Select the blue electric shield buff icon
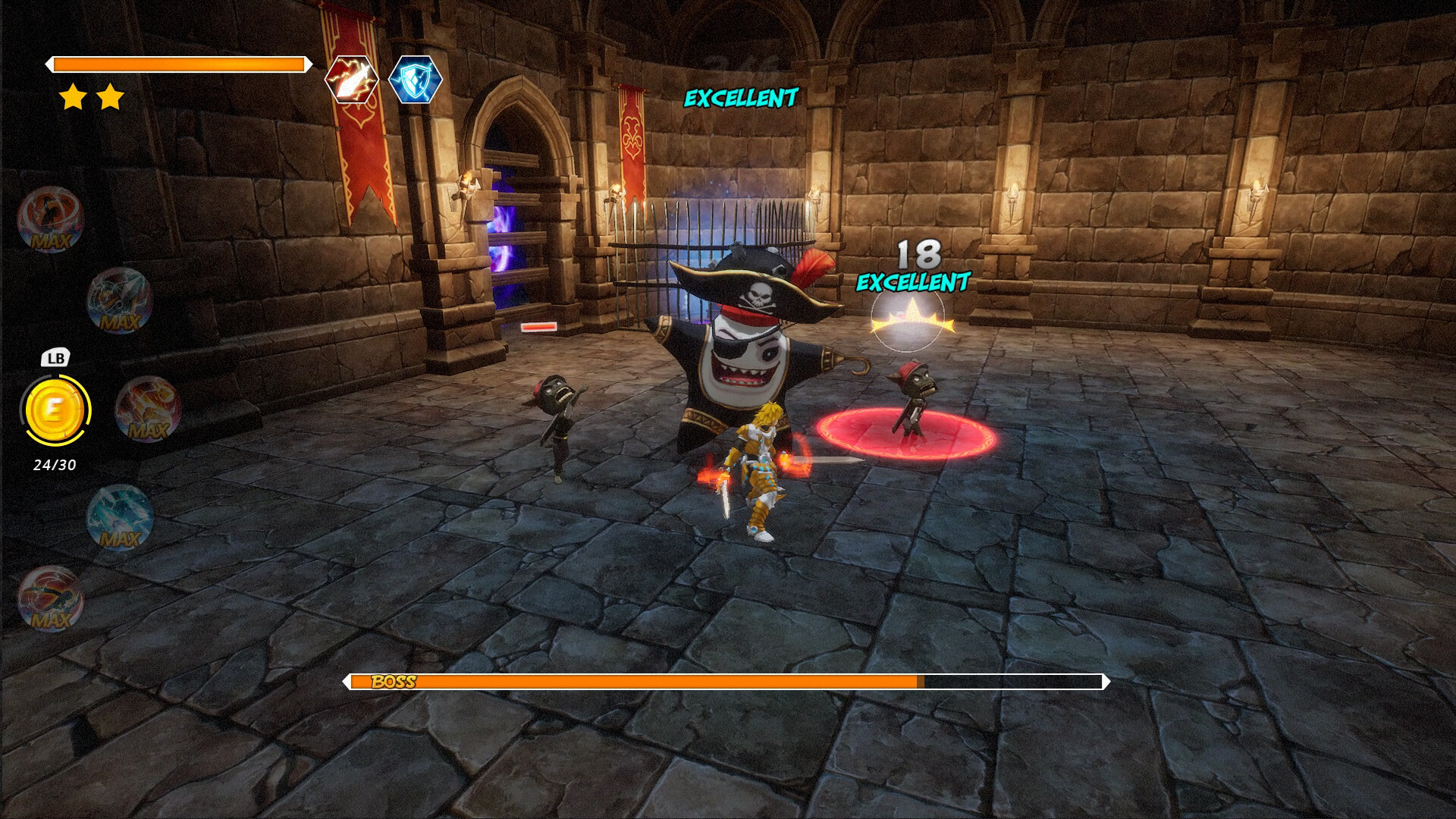 [416, 80]
